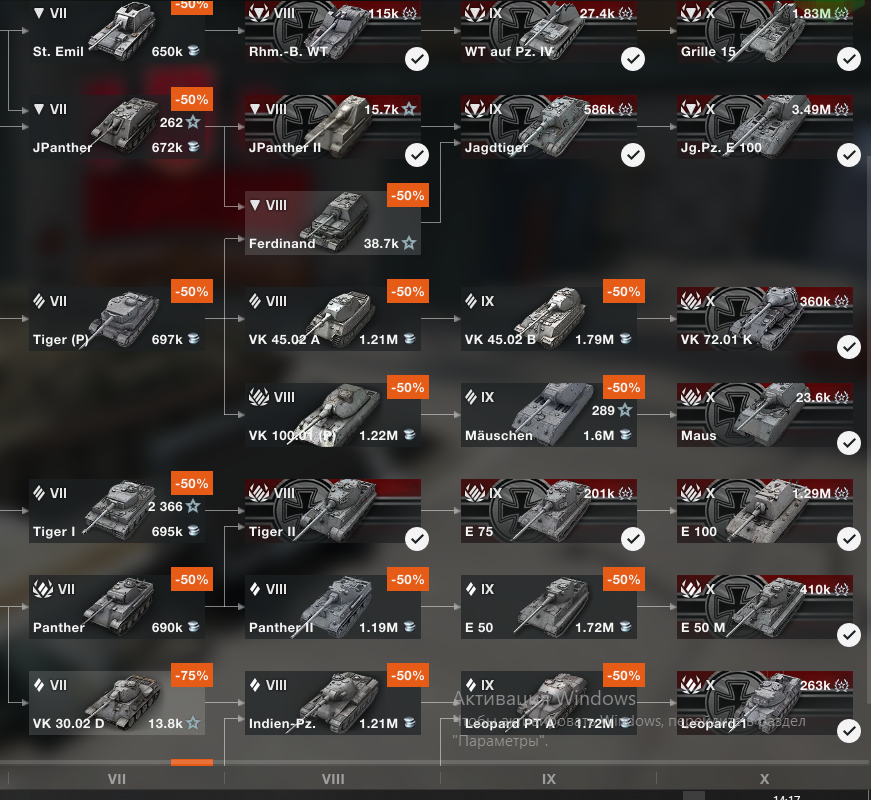
Task: Open the E 75 vehicle node
Action: [x=548, y=511]
